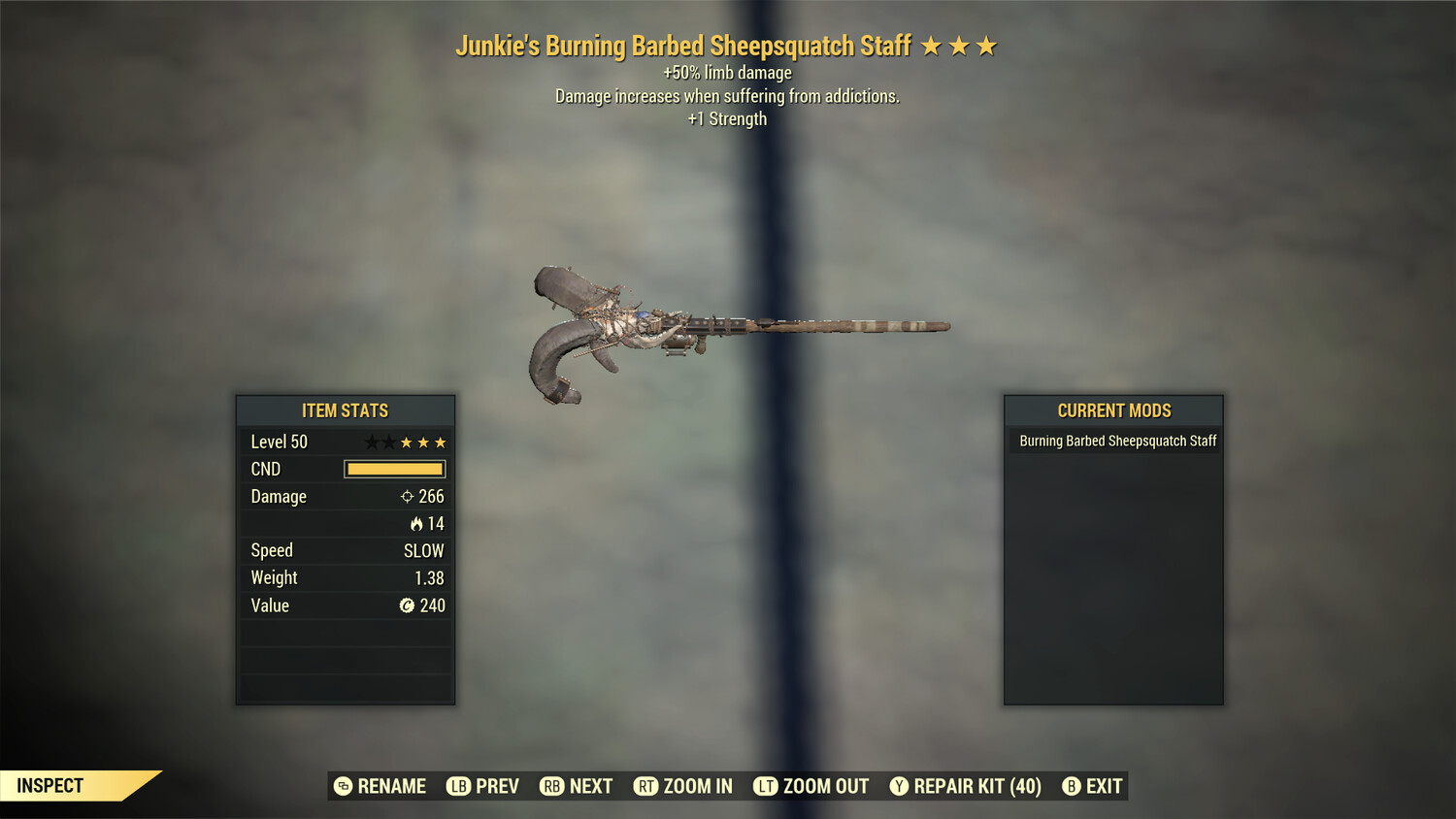Go to the previous item with Prev
The width and height of the screenshot is (1456, 819).
pyautogui.click(x=483, y=786)
